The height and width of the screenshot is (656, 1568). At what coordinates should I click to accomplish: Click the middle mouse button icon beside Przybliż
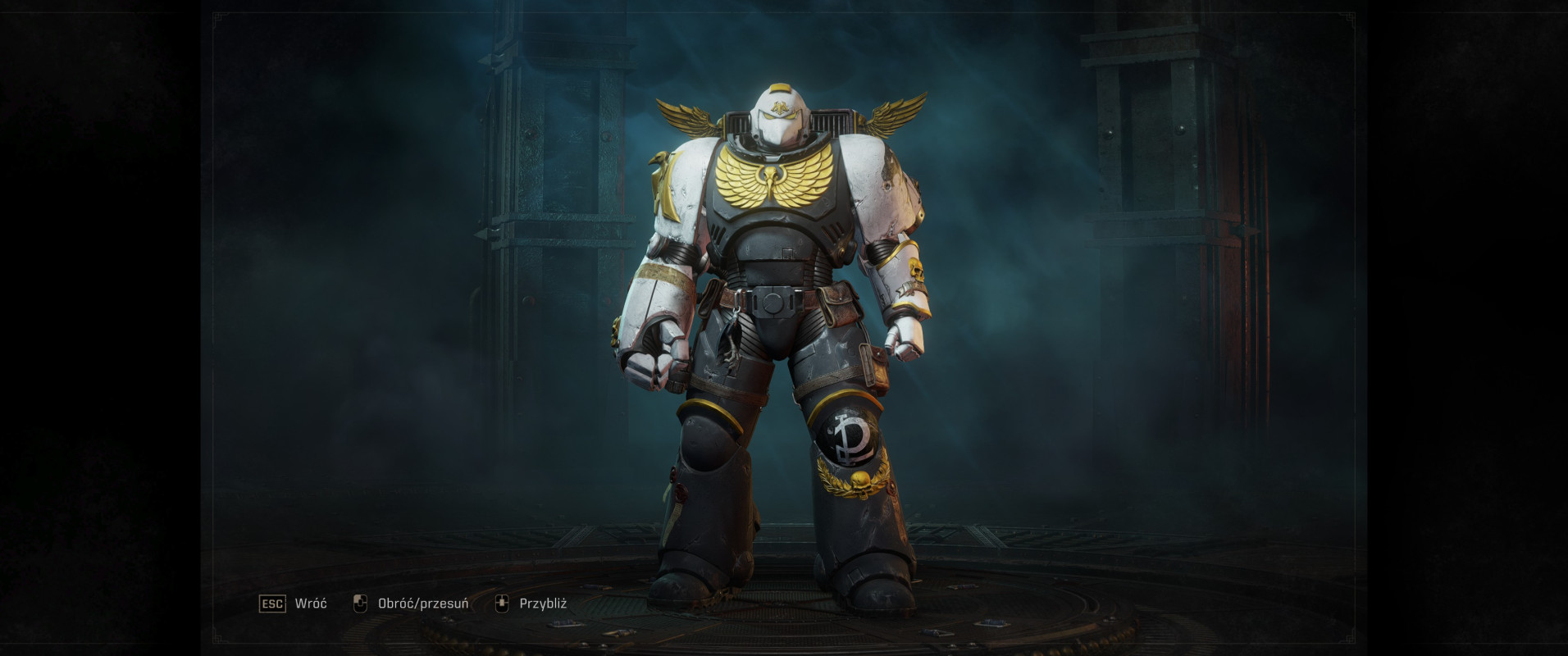[502, 603]
